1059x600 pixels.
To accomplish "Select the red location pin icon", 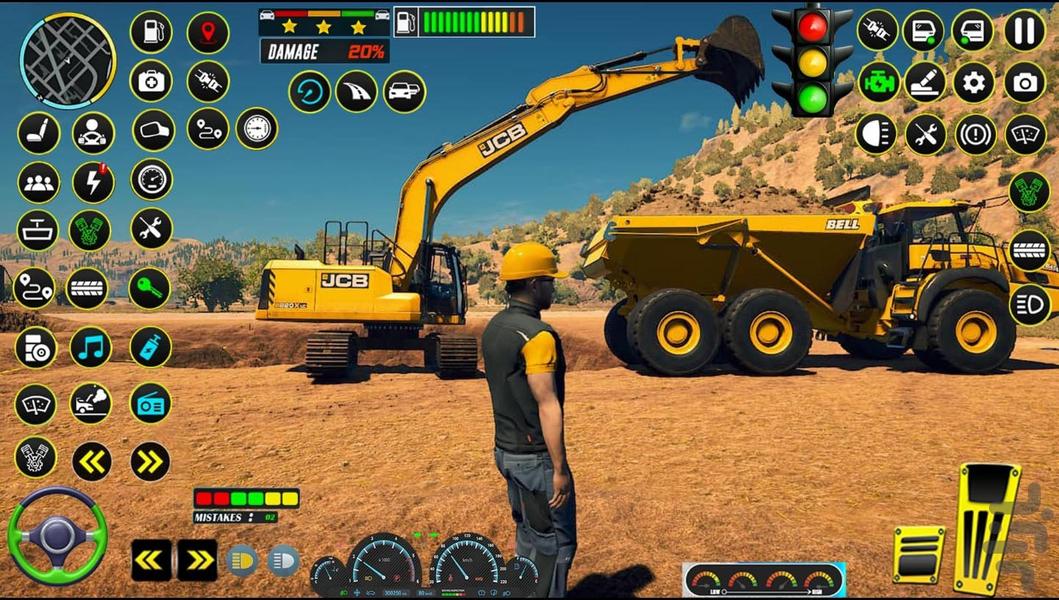I will tap(208, 32).
